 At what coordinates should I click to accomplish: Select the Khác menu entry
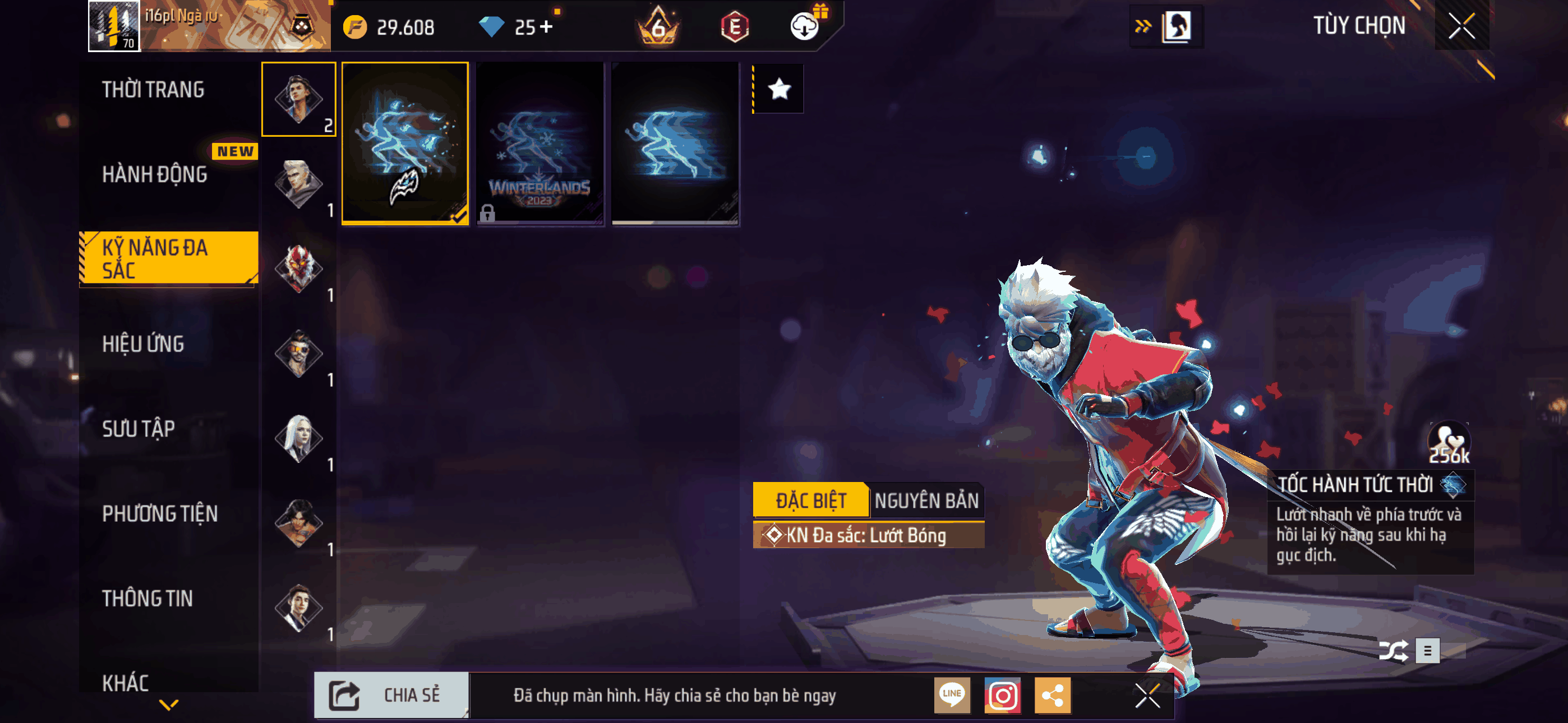tap(126, 683)
